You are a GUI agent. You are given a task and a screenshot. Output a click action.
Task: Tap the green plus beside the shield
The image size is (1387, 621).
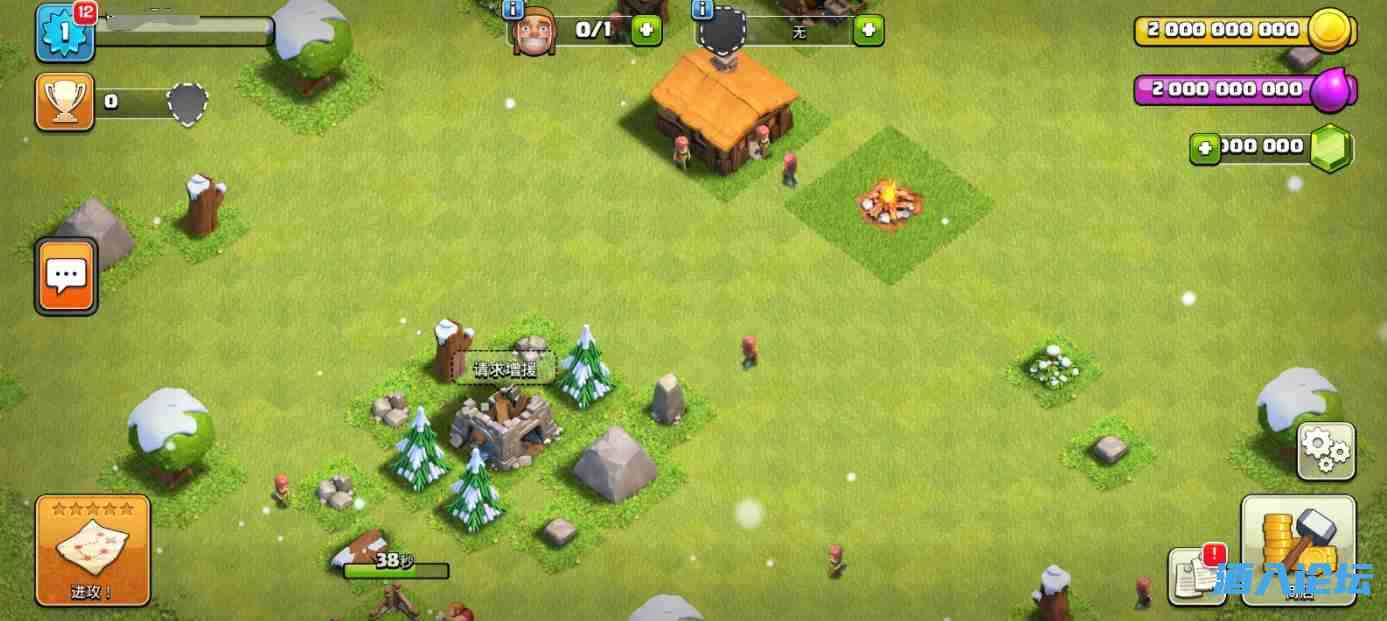click(x=868, y=30)
